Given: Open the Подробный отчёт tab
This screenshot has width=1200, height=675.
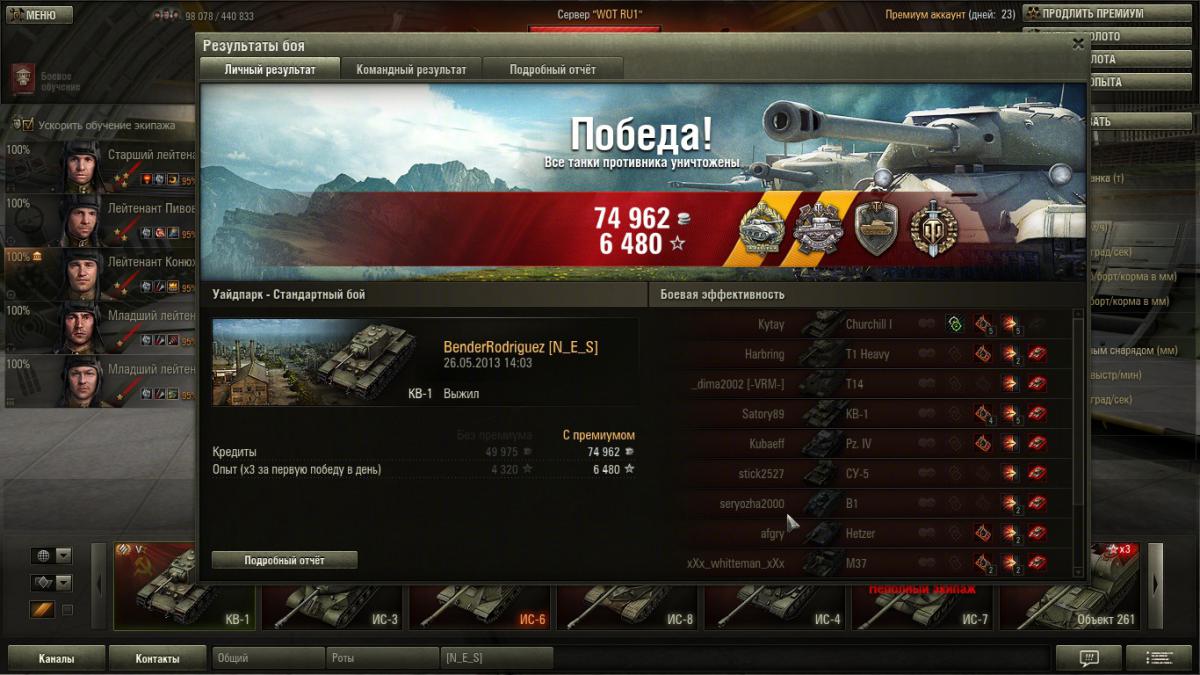Looking at the screenshot, I should point(552,69).
